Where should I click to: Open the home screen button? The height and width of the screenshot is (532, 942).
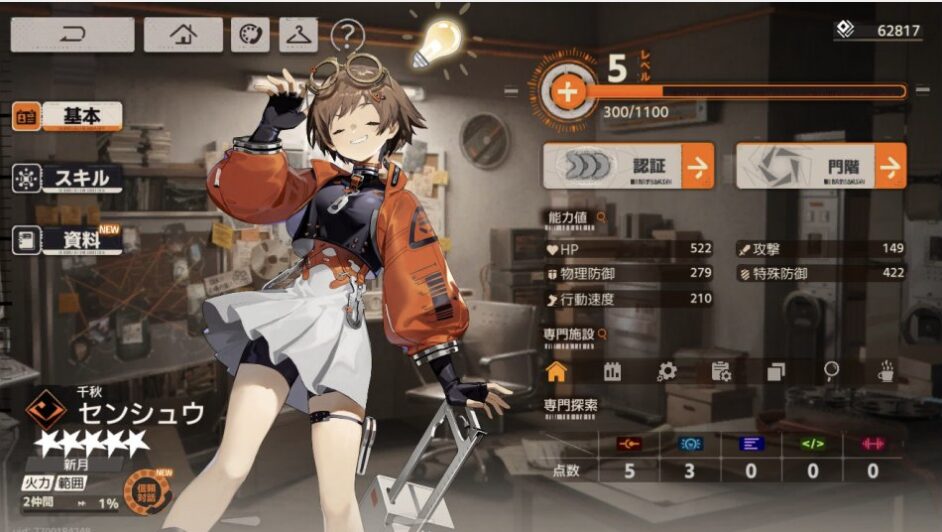point(183,35)
